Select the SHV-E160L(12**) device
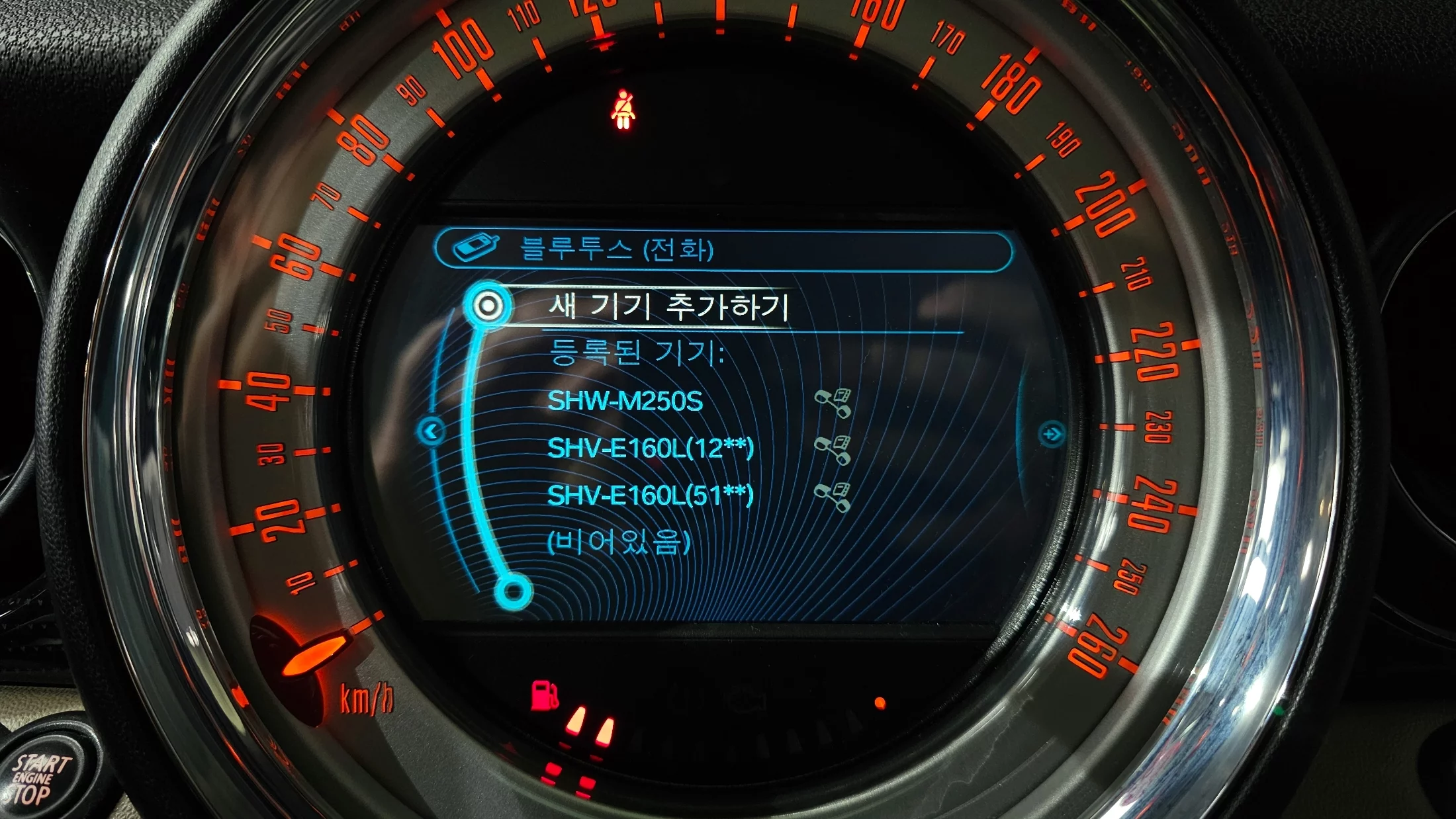 [650, 449]
